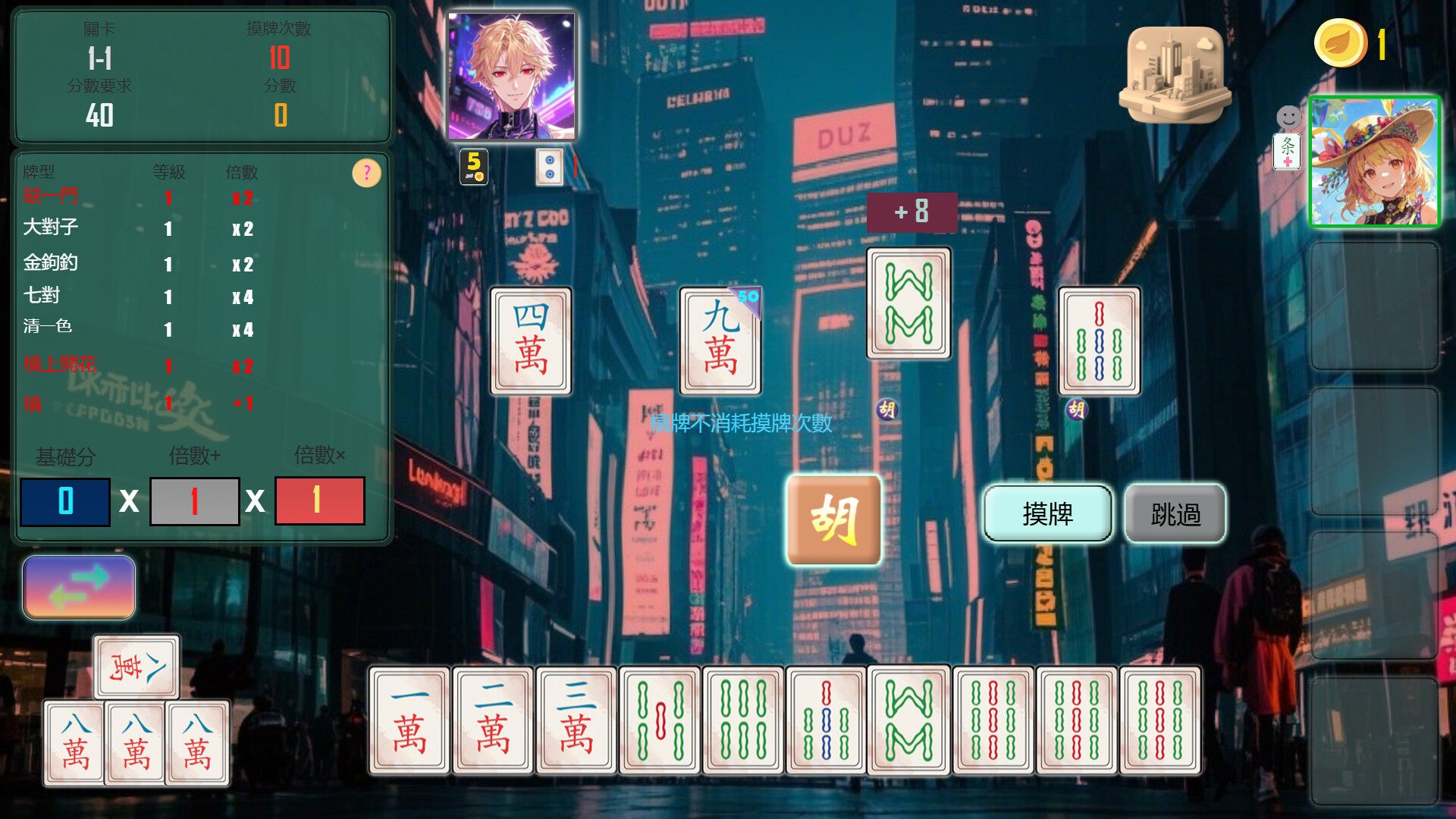Select the girl avatar with green border
Image resolution: width=1456 pixels, height=819 pixels.
pos(1374,160)
